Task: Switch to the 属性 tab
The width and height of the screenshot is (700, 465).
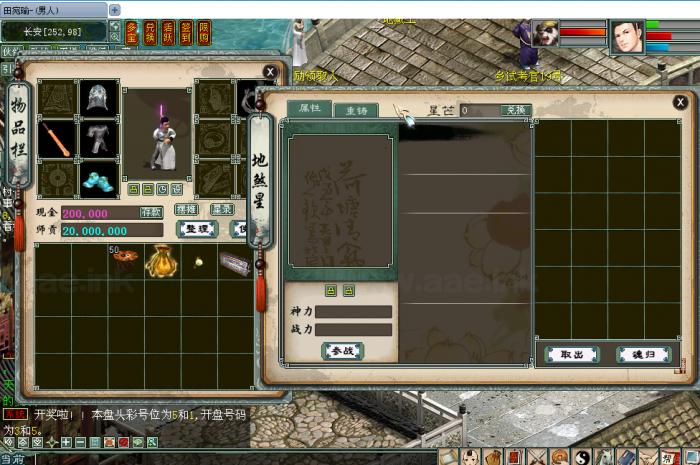Action: 310,109
